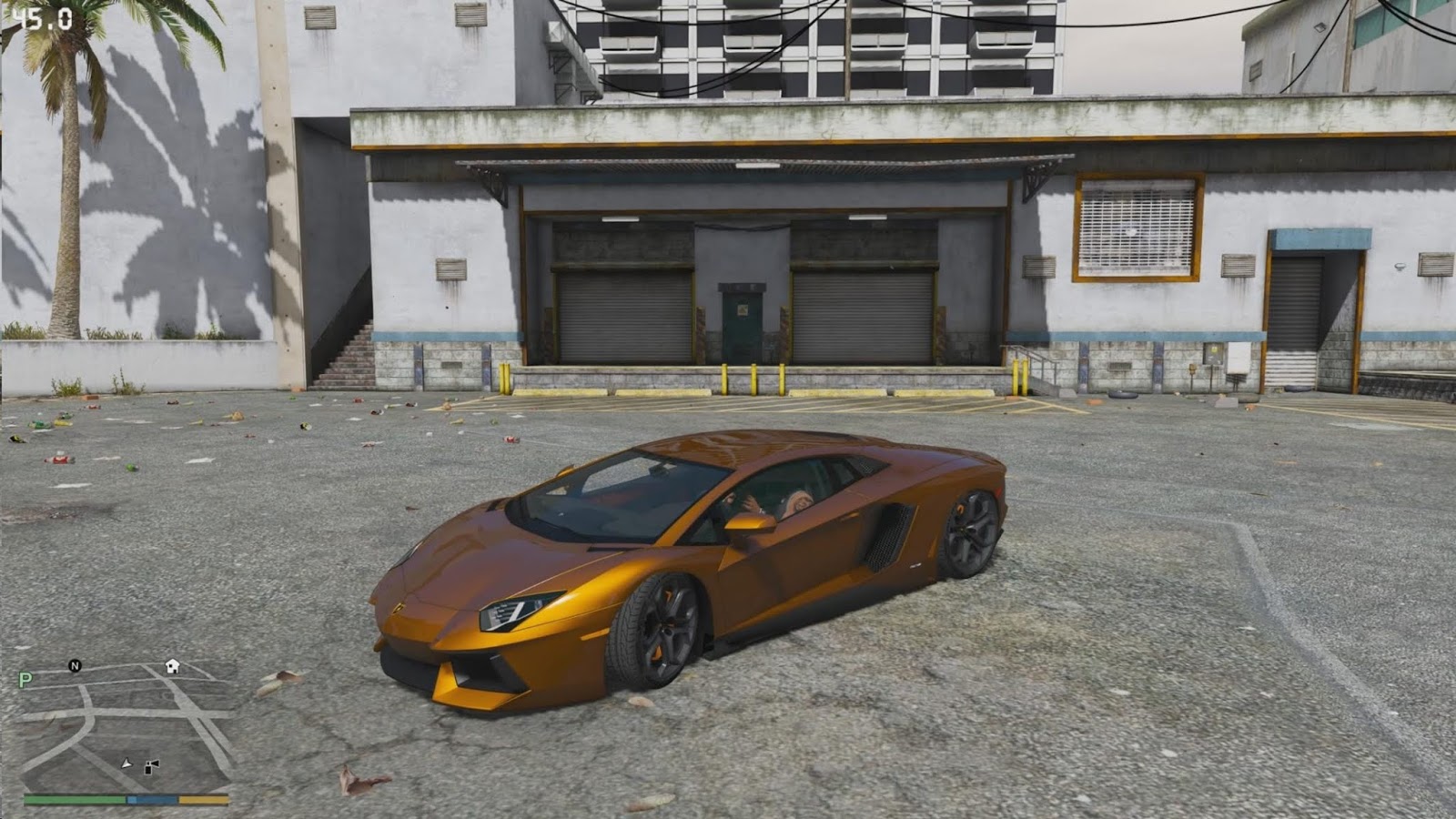Viewport: 1456px width, 819px height.
Task: Select the north compass marker on the minimap
Action: pos(75,666)
